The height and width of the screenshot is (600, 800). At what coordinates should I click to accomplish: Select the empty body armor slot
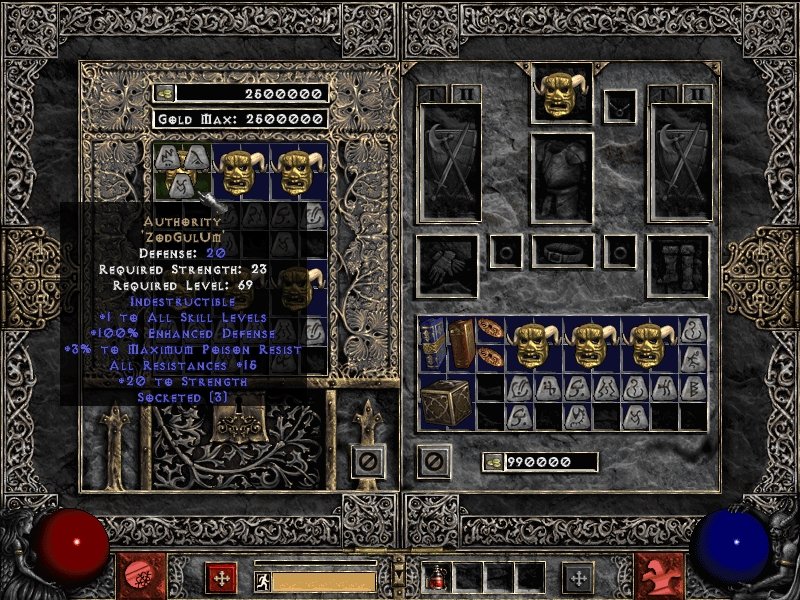point(561,178)
